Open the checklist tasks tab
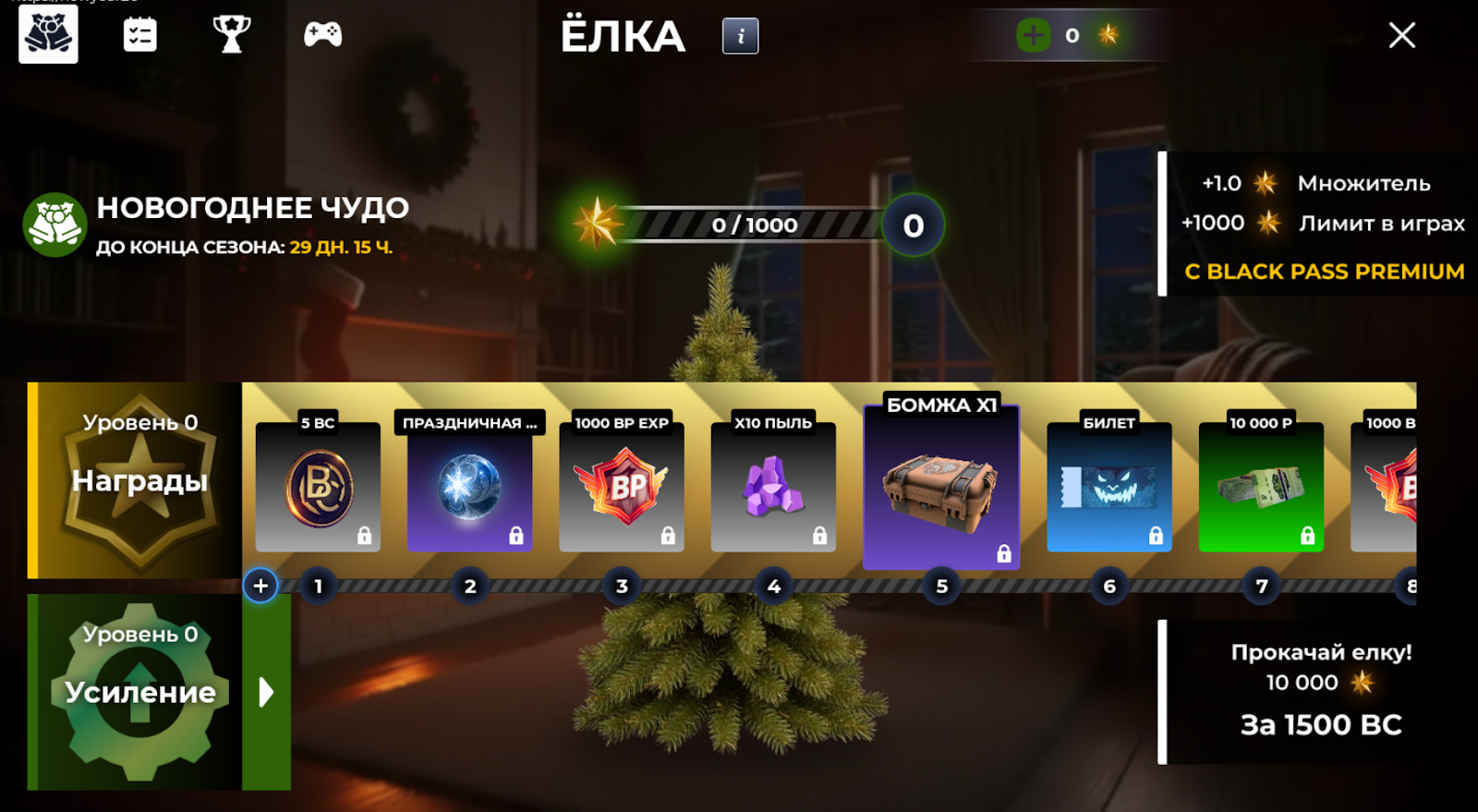1478x812 pixels. coord(139,35)
